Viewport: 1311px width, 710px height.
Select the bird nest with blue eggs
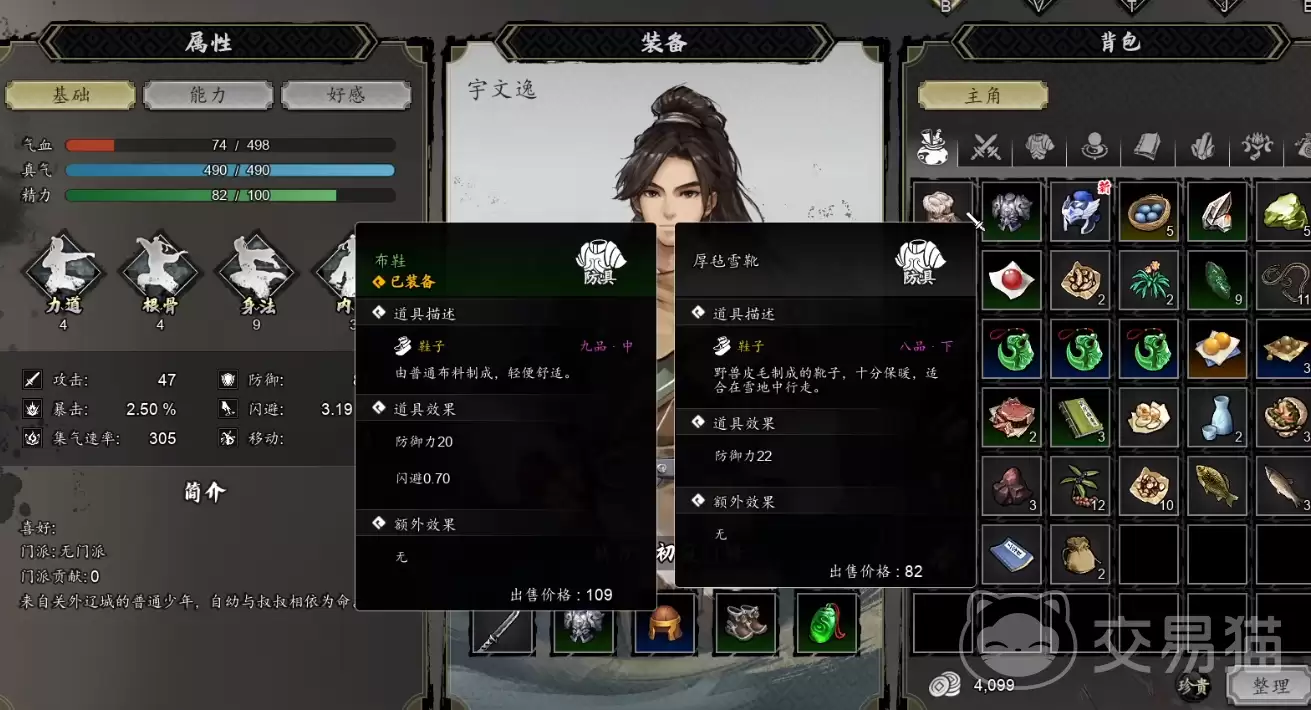click(1149, 211)
